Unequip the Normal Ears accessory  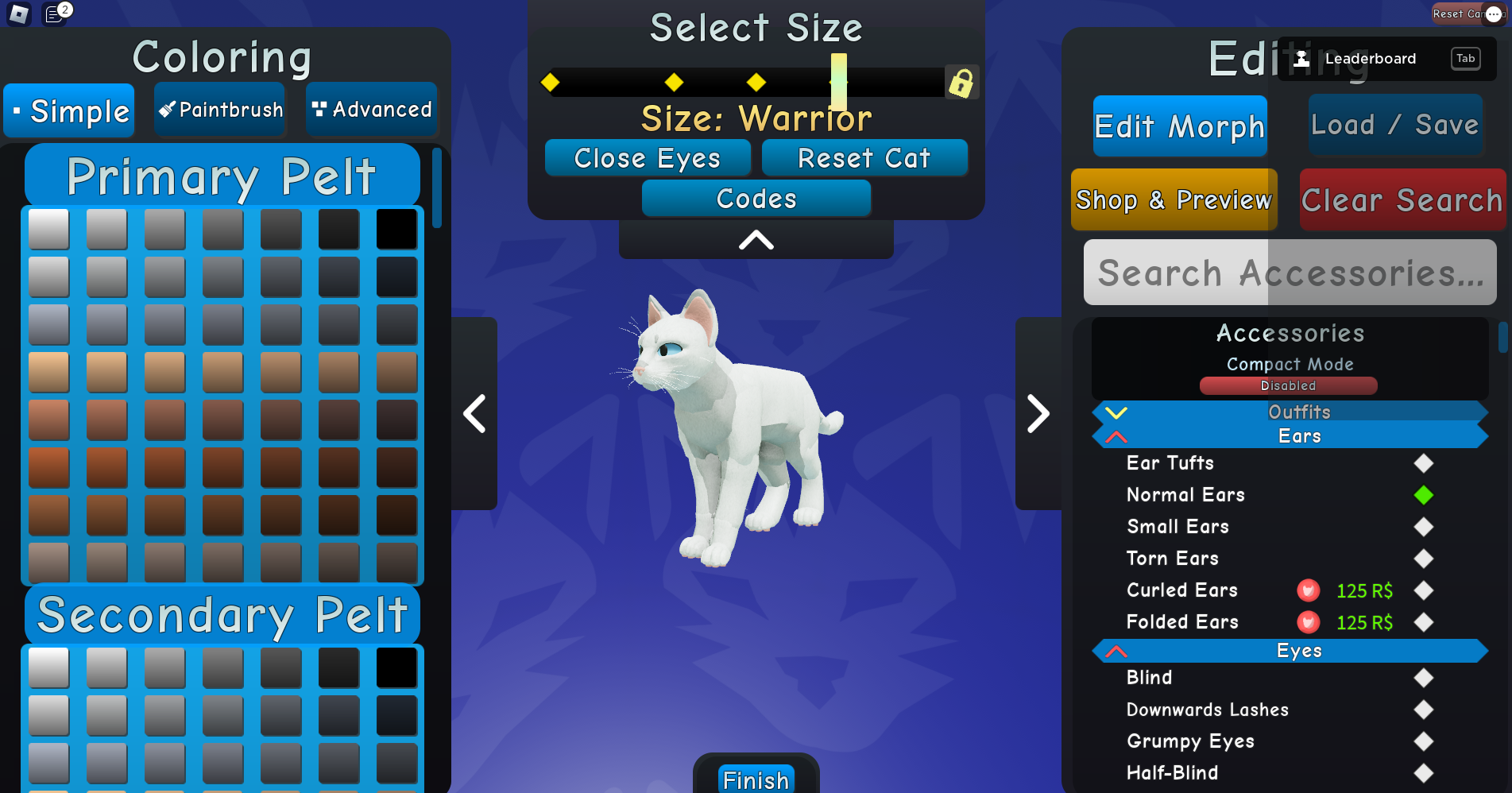tap(1423, 495)
